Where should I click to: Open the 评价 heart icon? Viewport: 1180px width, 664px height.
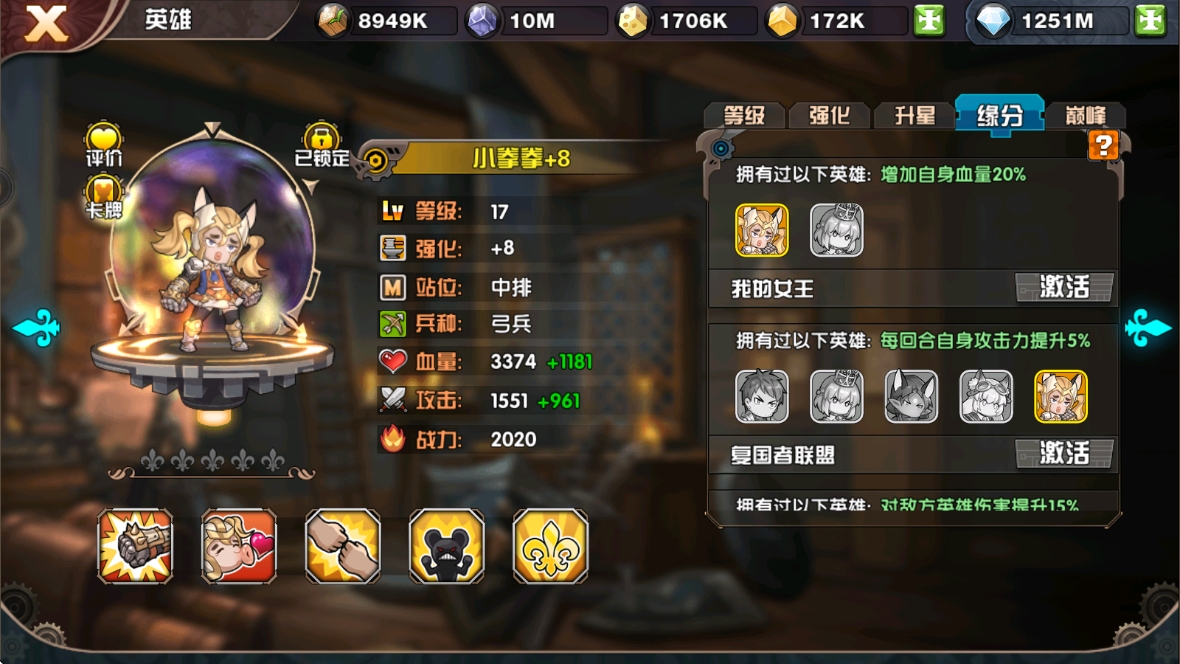click(103, 143)
